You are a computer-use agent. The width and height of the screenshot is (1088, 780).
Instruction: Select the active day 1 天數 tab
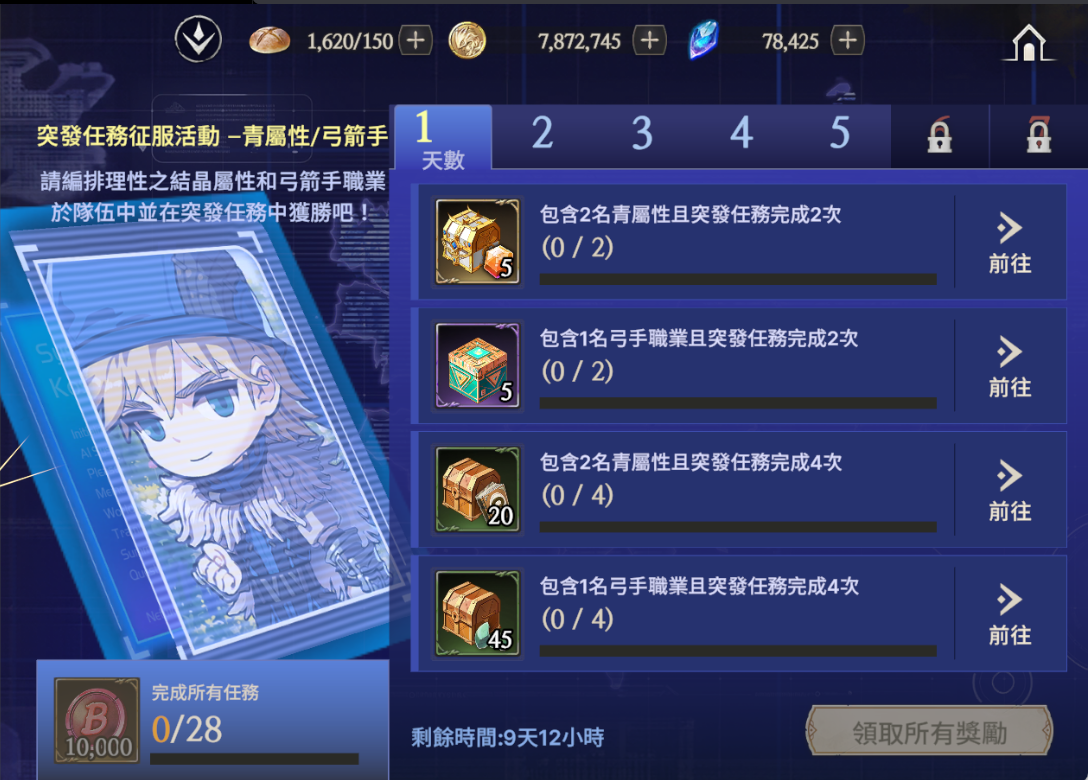442,138
